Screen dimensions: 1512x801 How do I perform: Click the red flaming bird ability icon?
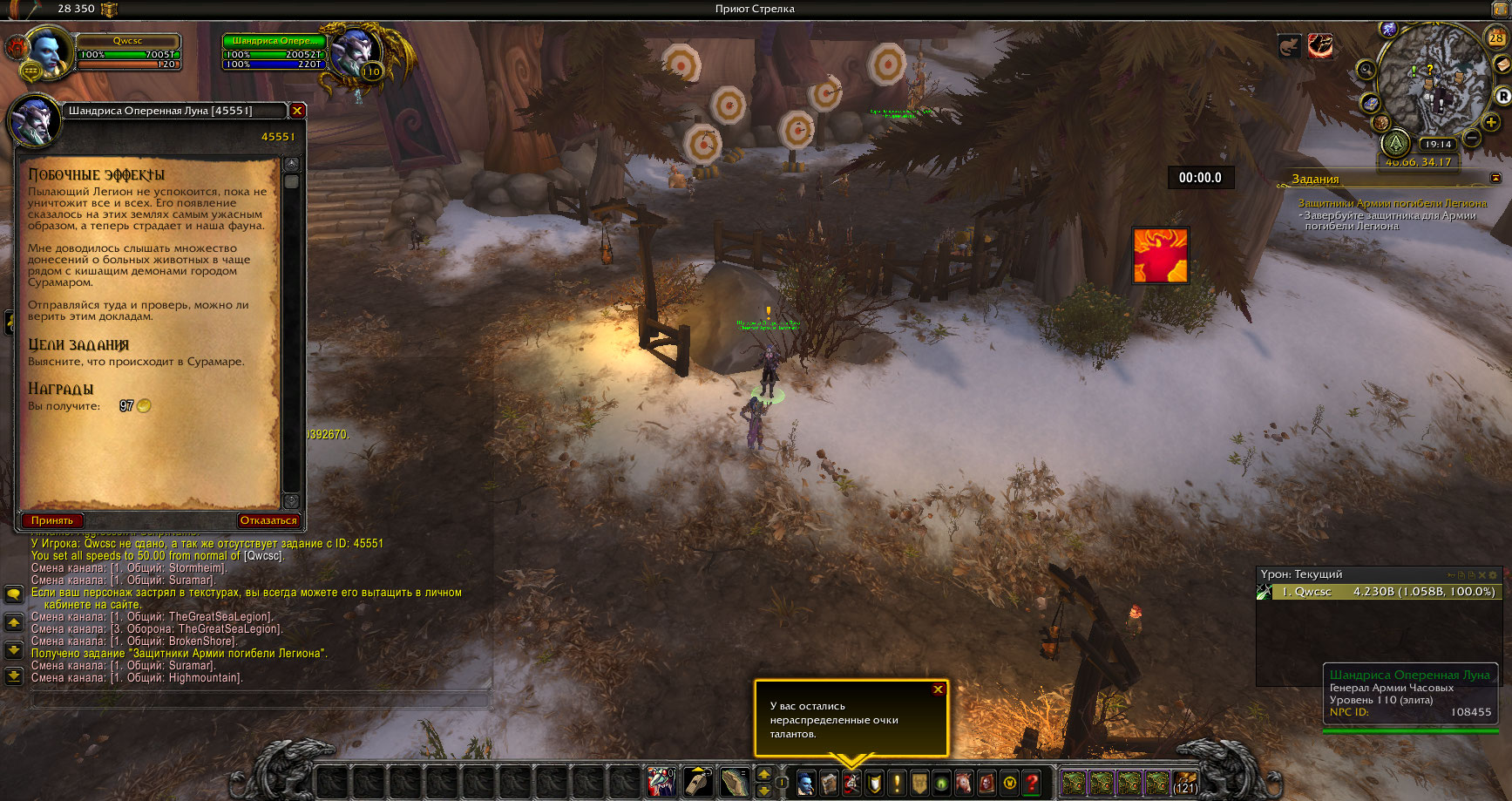point(1160,255)
